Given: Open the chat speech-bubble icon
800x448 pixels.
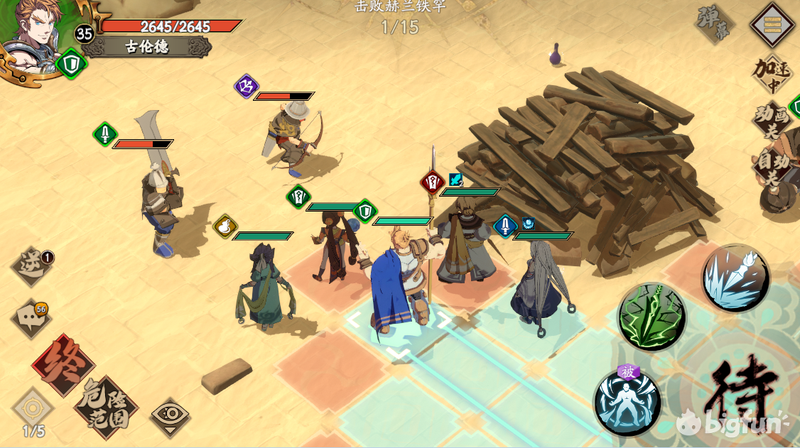Looking at the screenshot, I should pyautogui.click(x=31, y=319).
